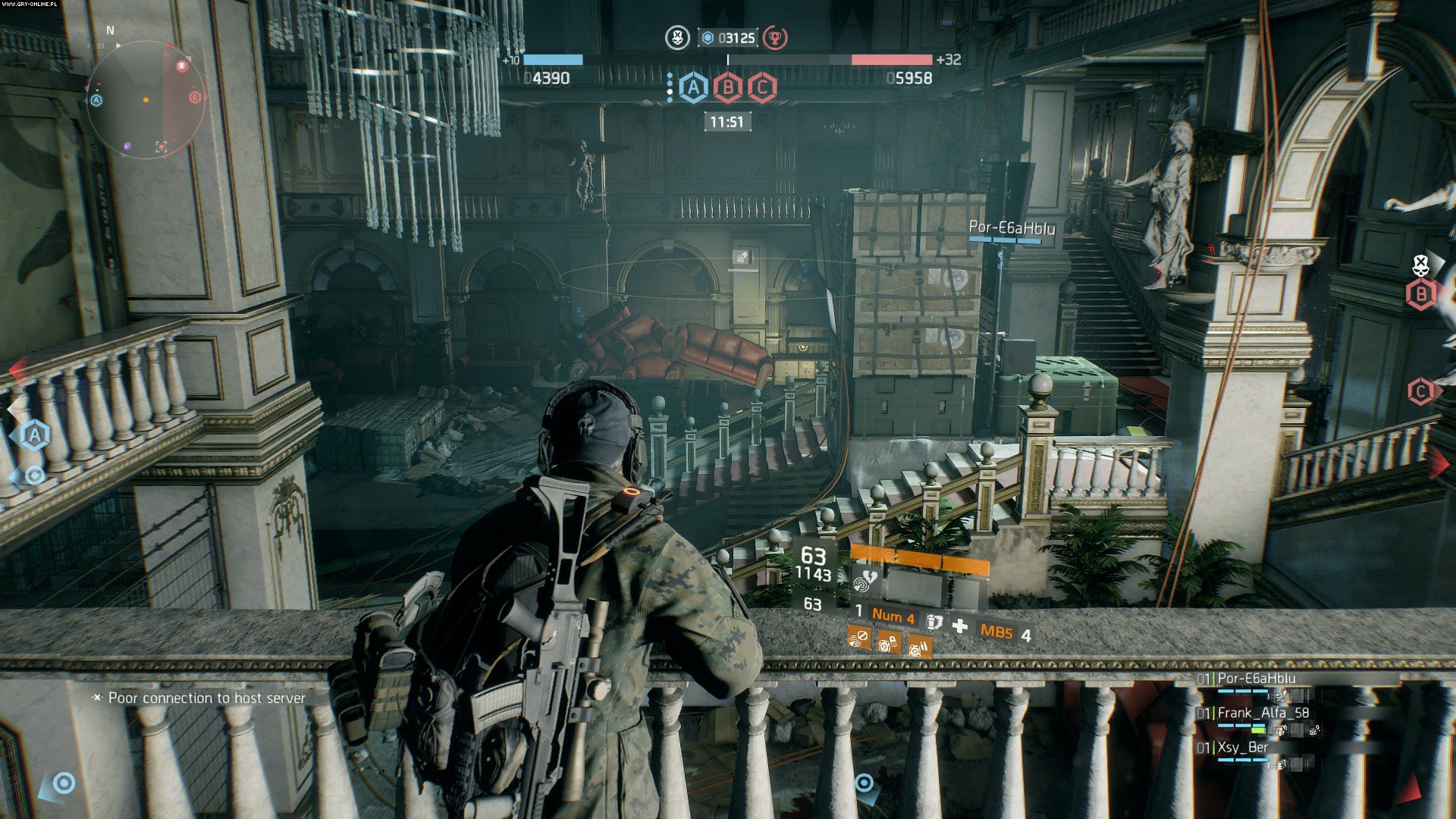Click the red trophy icon beside the score
This screenshot has width=1456, height=819.
774,37
